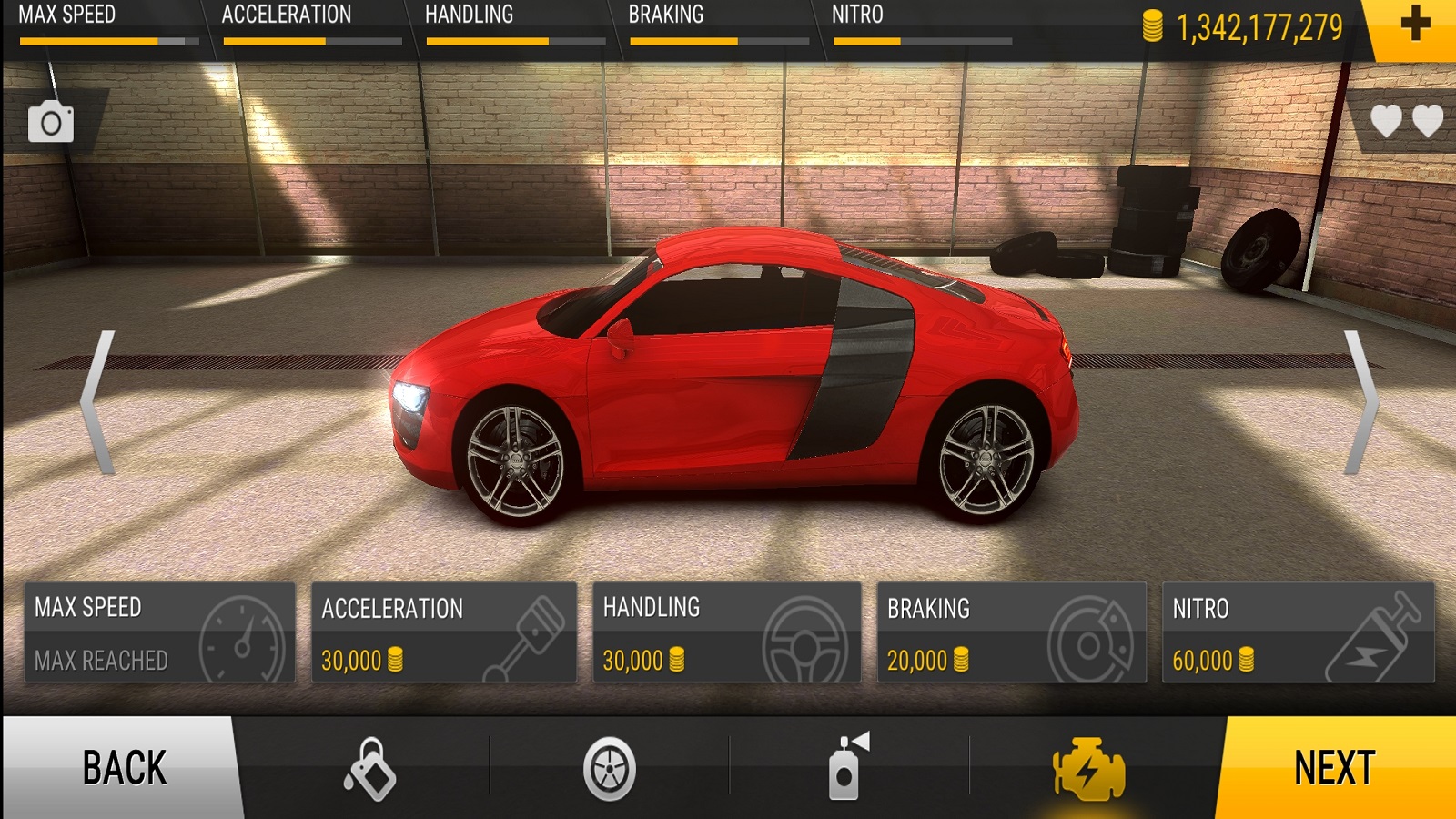
Task: Switch to the wheel rims tab
Action: click(x=609, y=769)
